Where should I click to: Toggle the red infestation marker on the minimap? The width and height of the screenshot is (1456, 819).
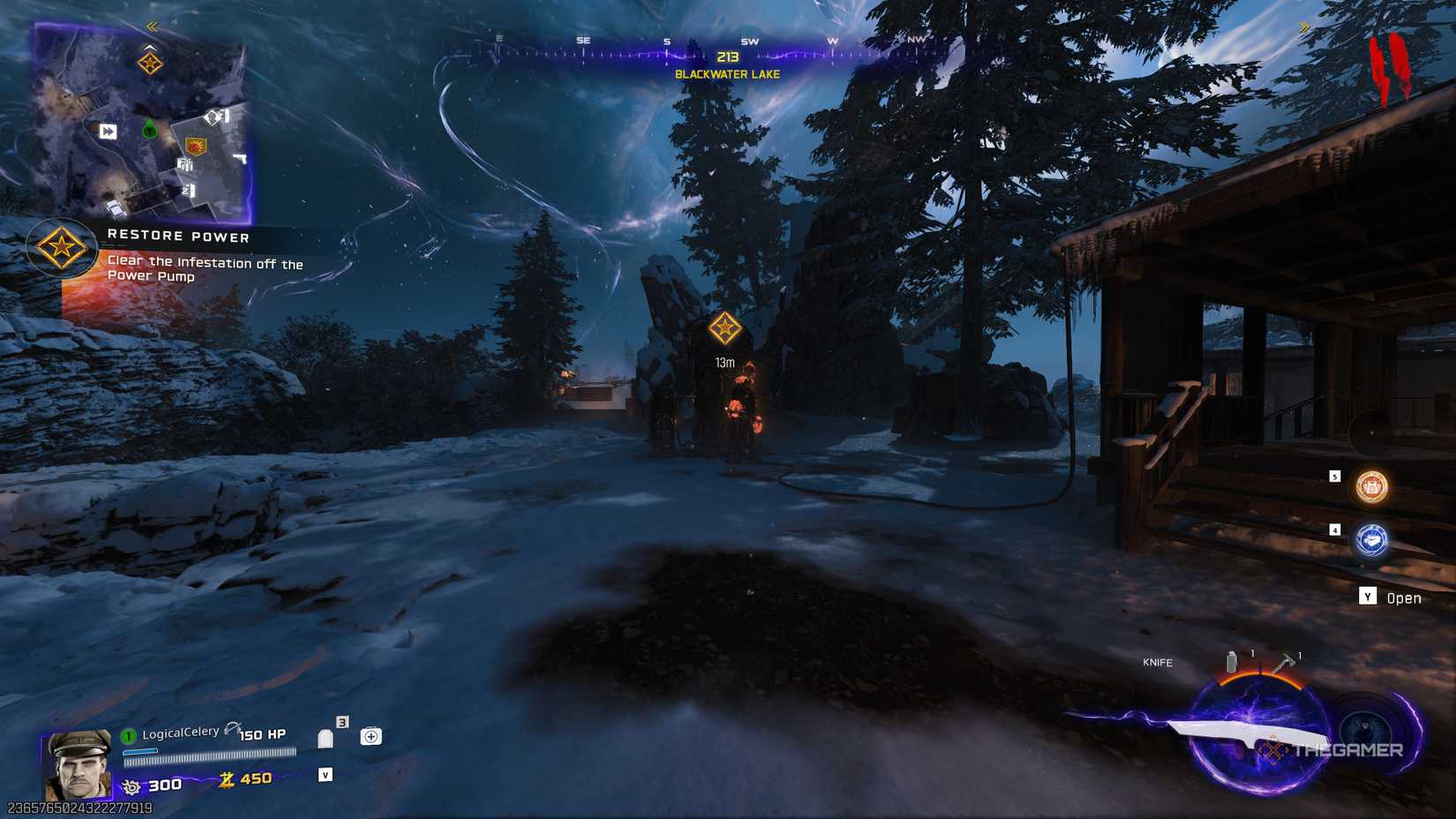point(196,146)
